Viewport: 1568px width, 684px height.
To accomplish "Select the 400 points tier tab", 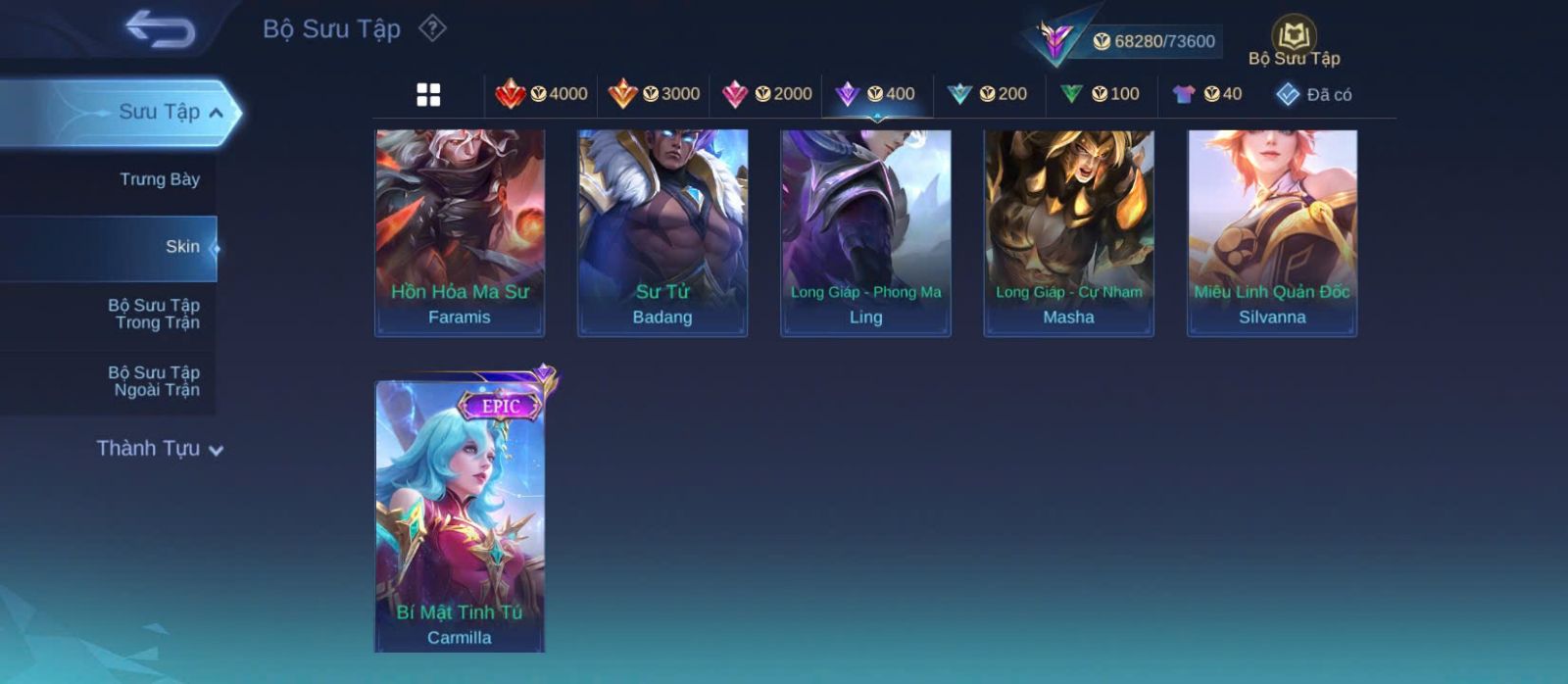I will pyautogui.click(x=876, y=94).
